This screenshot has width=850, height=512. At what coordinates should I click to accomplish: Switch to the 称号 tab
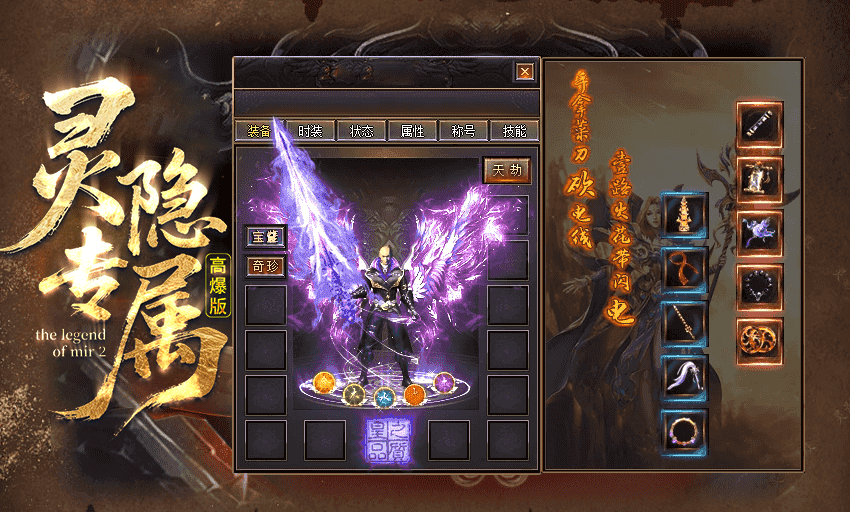[463, 131]
